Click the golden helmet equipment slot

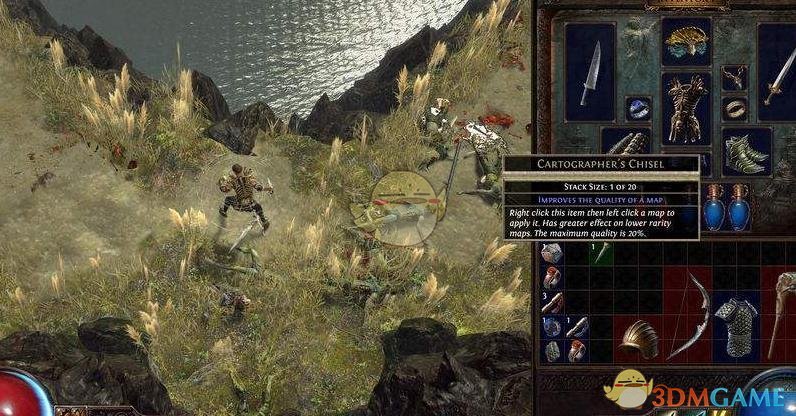tap(686, 42)
